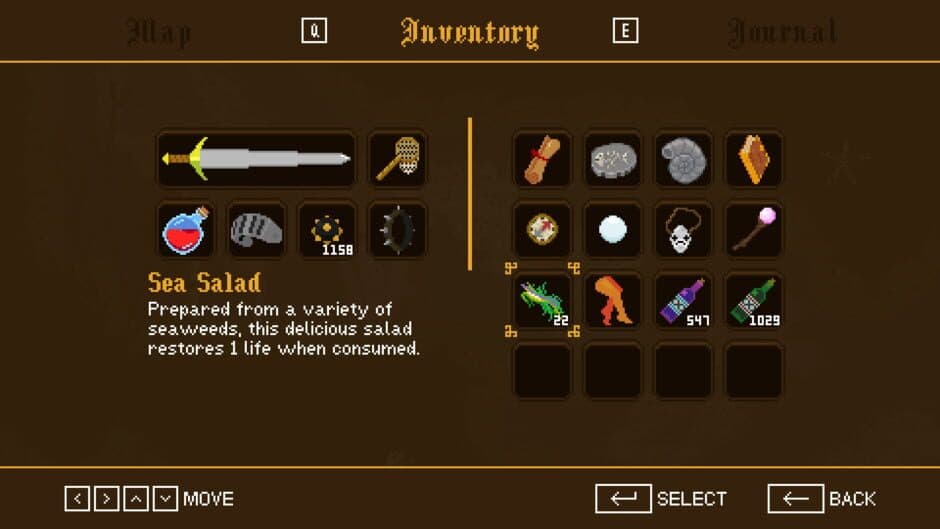Choose the bug net equipment slot

(397, 159)
